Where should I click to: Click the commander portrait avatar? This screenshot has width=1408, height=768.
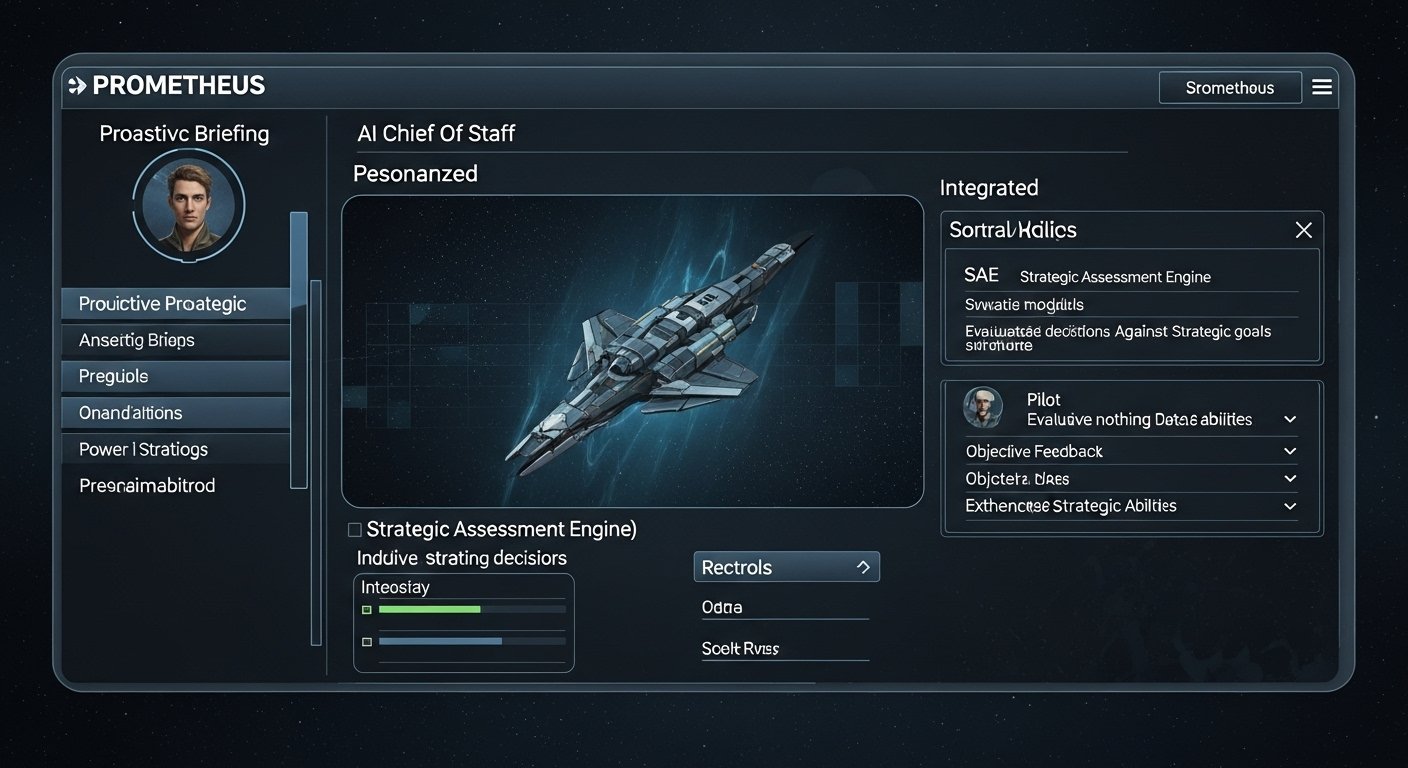pos(189,206)
